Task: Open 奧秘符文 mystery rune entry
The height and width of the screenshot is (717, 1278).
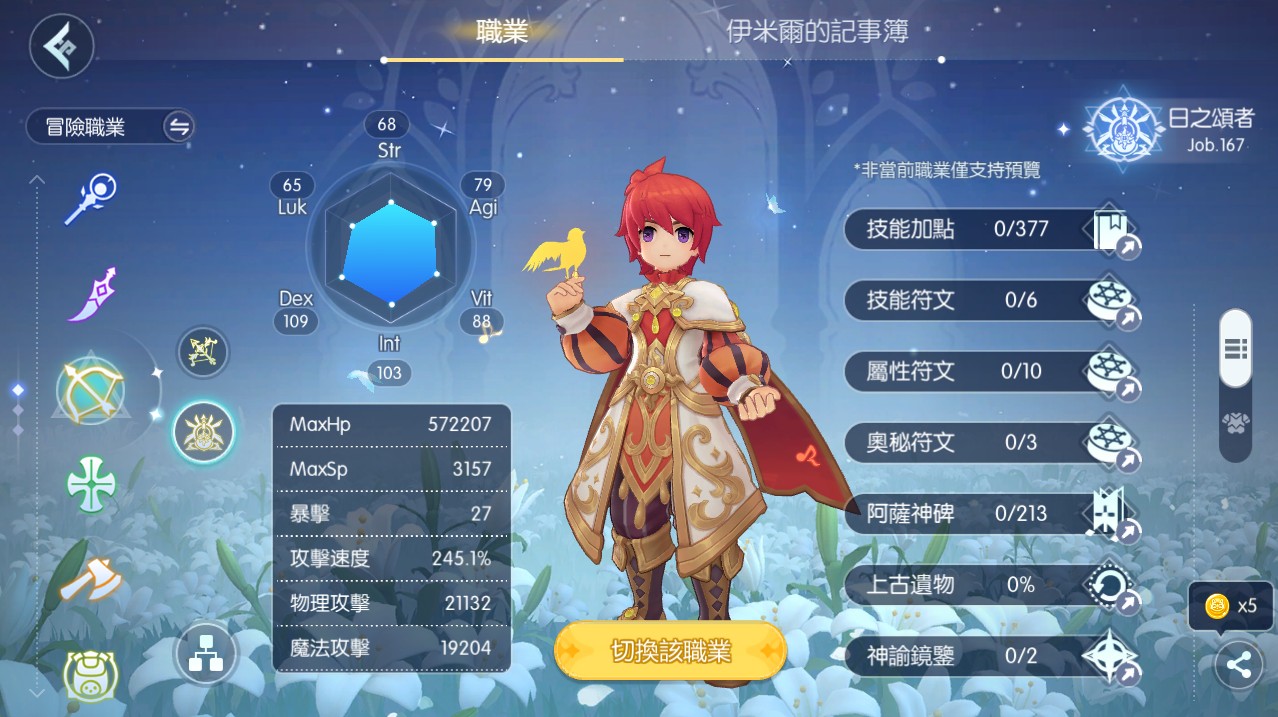Action: (990, 442)
